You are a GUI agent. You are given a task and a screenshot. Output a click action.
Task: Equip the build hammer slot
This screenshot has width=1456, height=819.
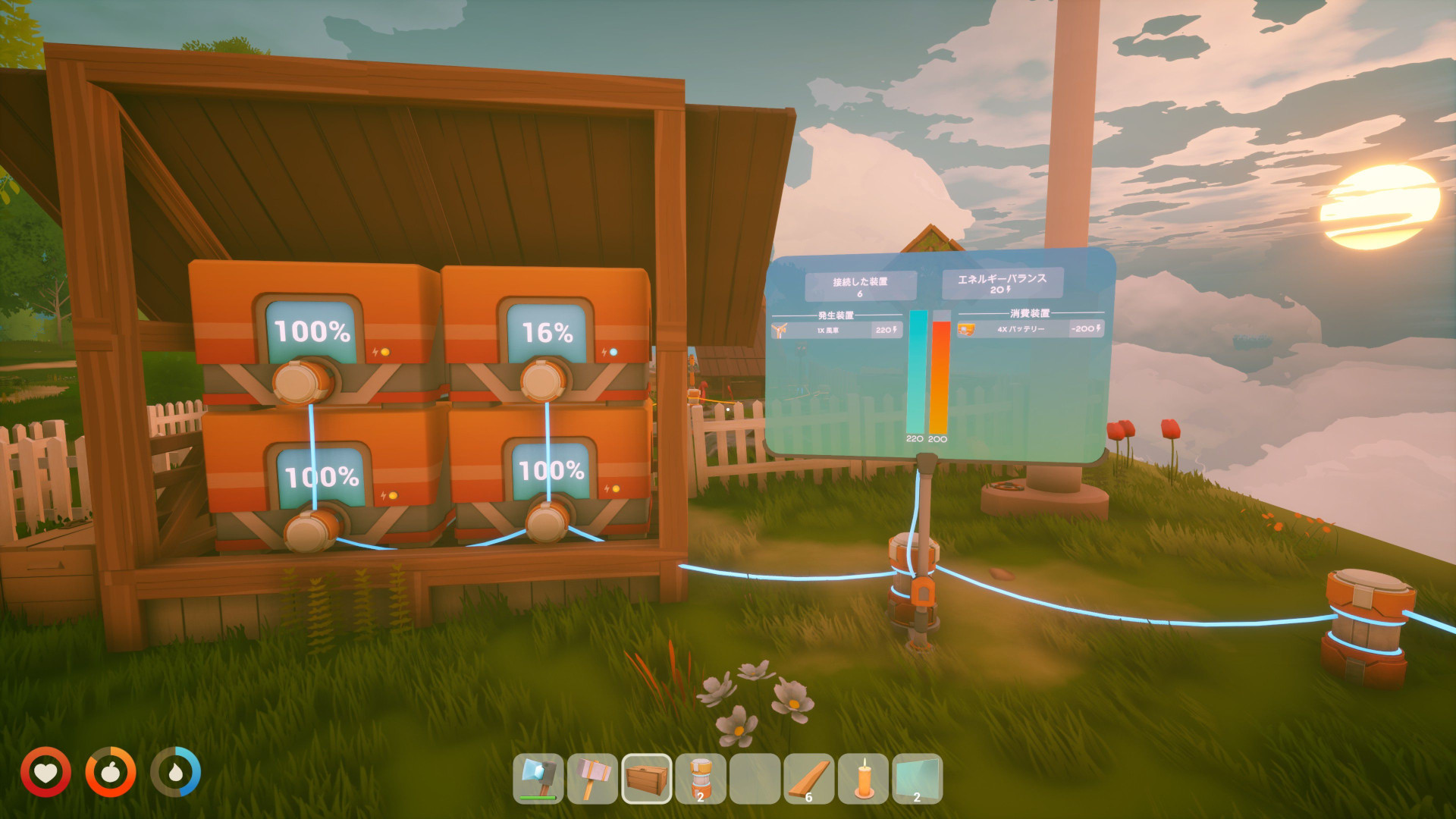tap(592, 778)
